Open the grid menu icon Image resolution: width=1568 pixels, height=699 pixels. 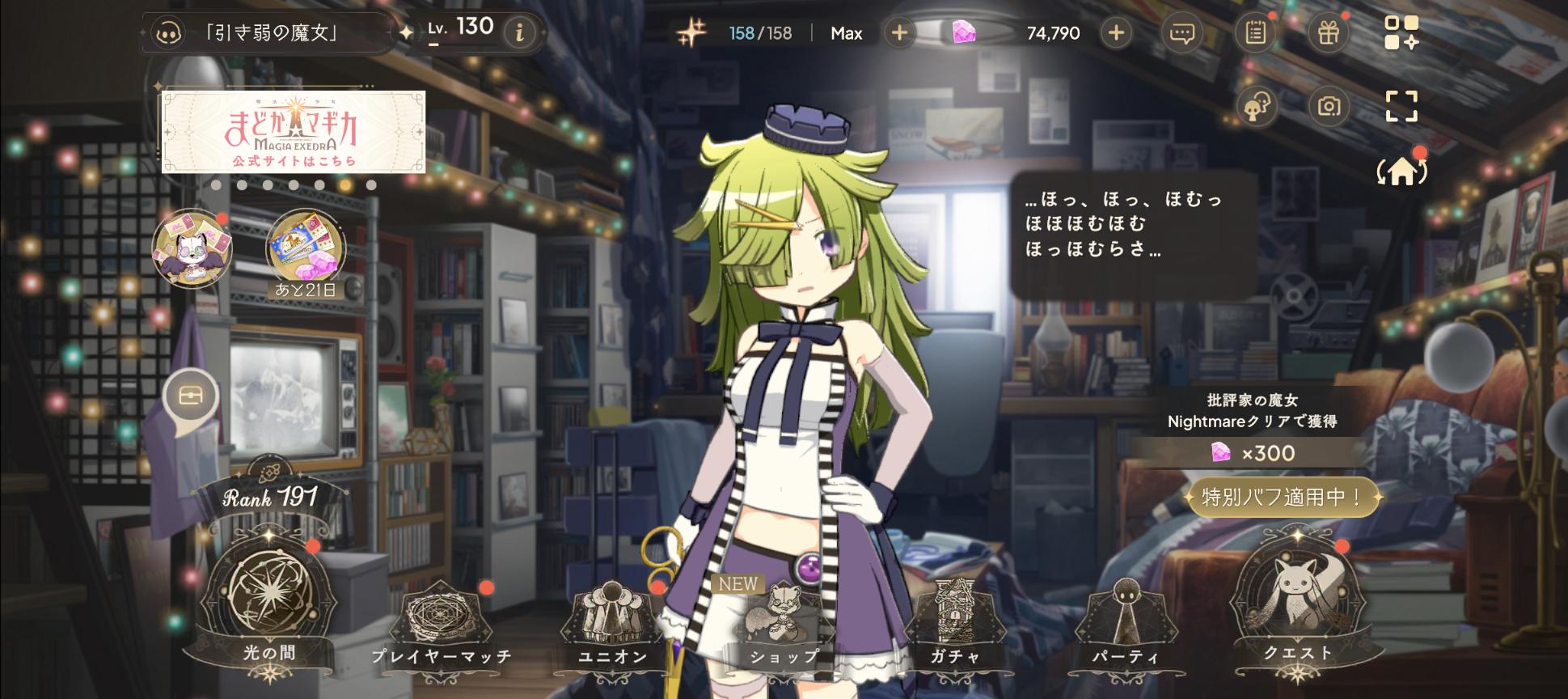[1401, 33]
